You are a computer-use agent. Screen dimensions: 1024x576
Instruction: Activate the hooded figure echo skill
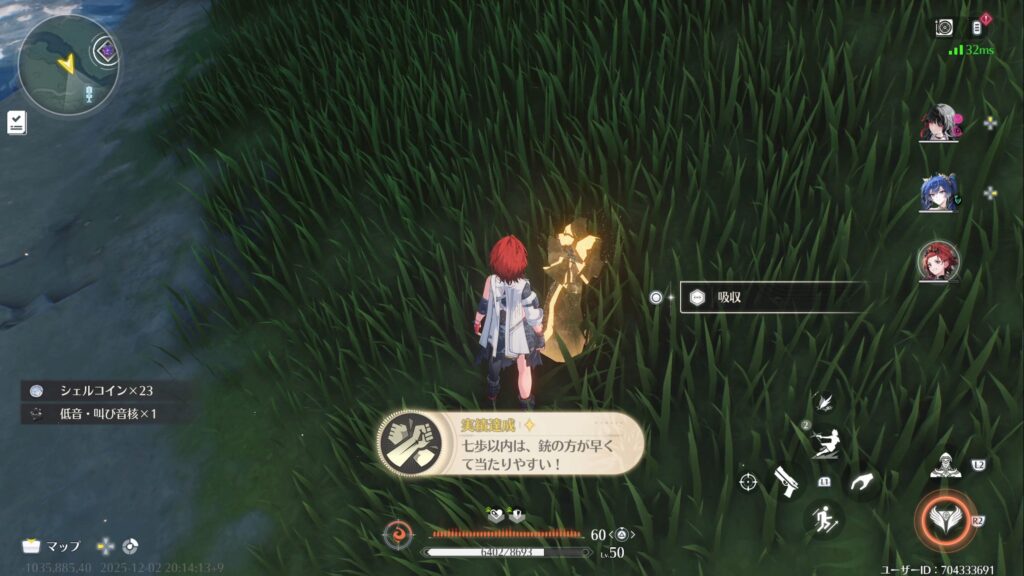pos(945,463)
